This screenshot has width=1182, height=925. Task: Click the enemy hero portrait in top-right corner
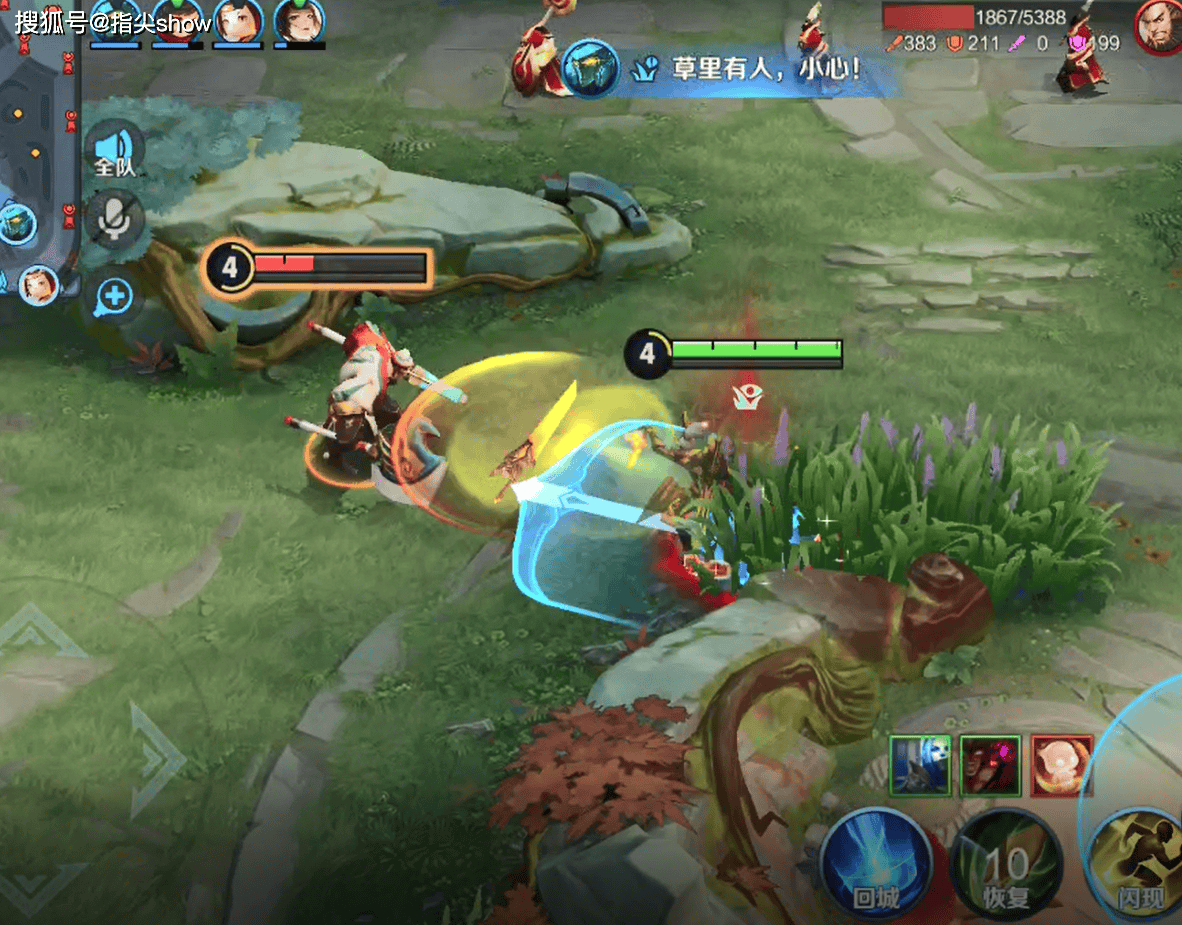coord(1157,26)
